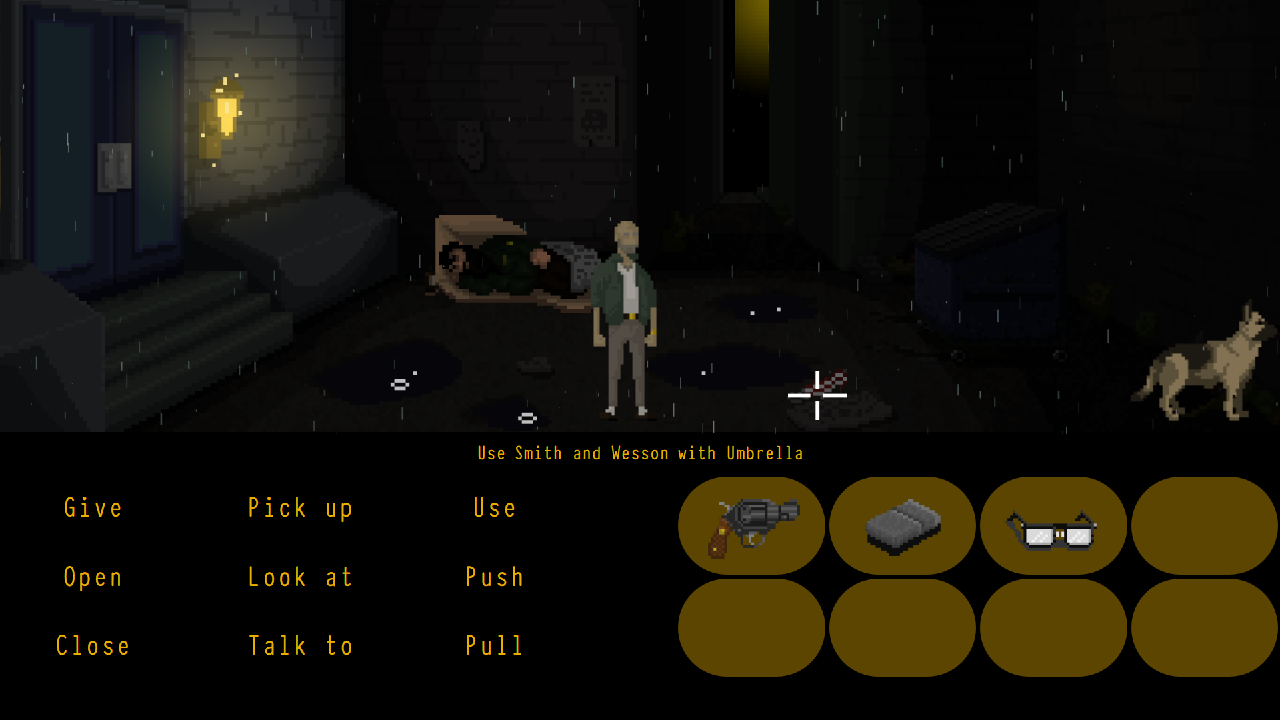Select the Give verb
This screenshot has width=1280, height=720.
(x=93, y=508)
